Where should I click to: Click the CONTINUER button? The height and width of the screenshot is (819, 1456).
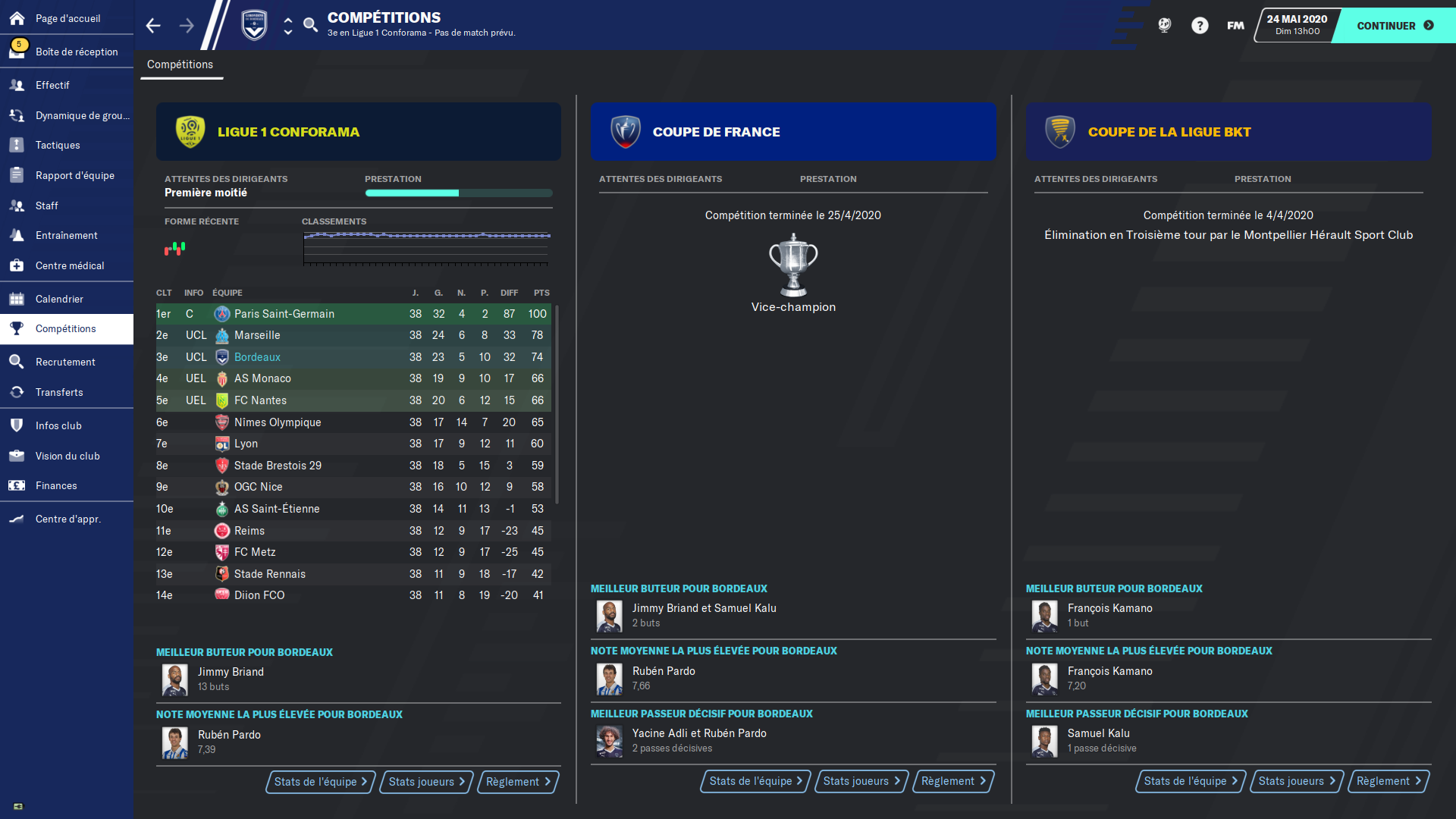(x=1394, y=26)
